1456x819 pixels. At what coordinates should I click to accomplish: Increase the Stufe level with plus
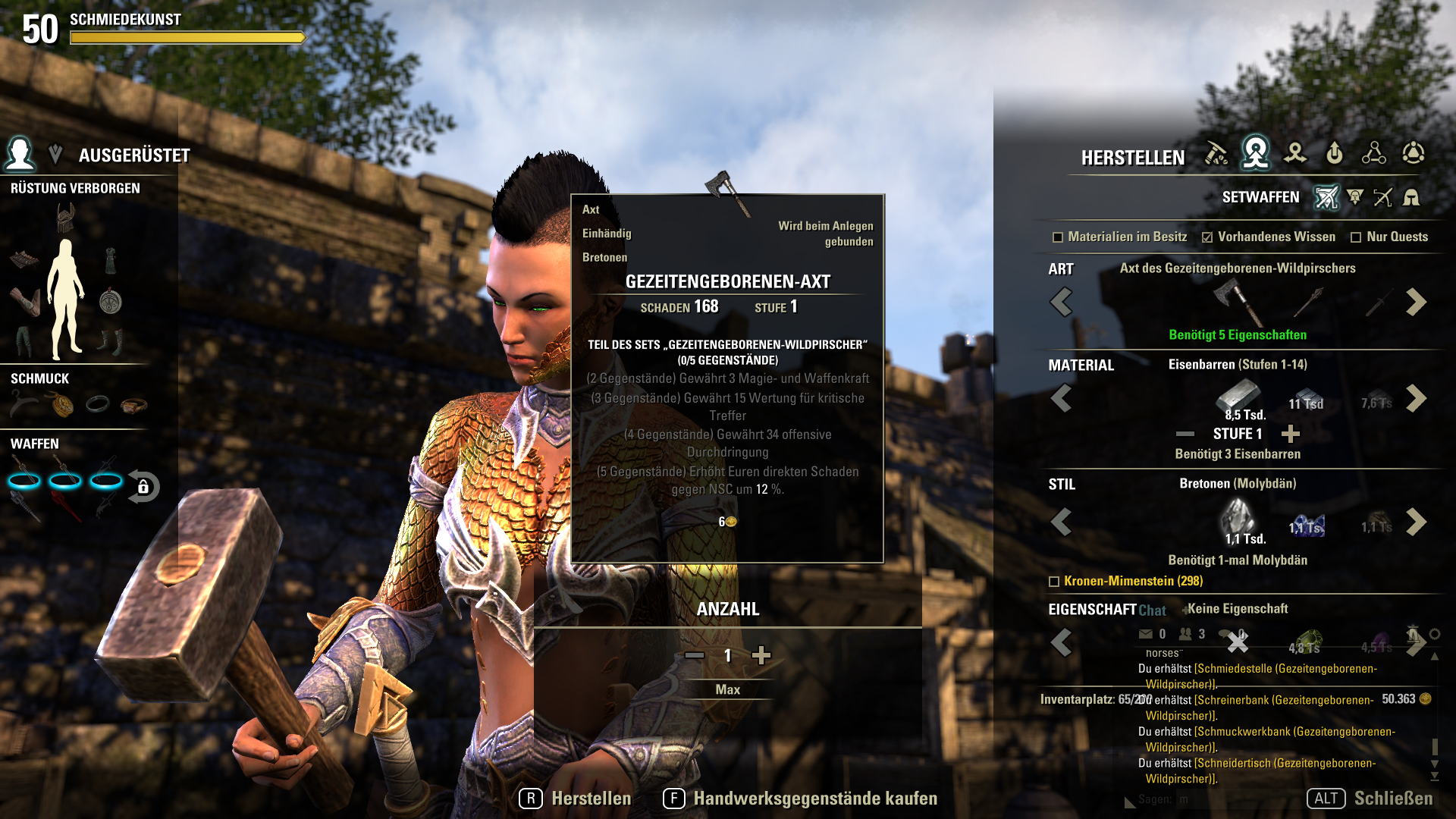tap(1290, 434)
